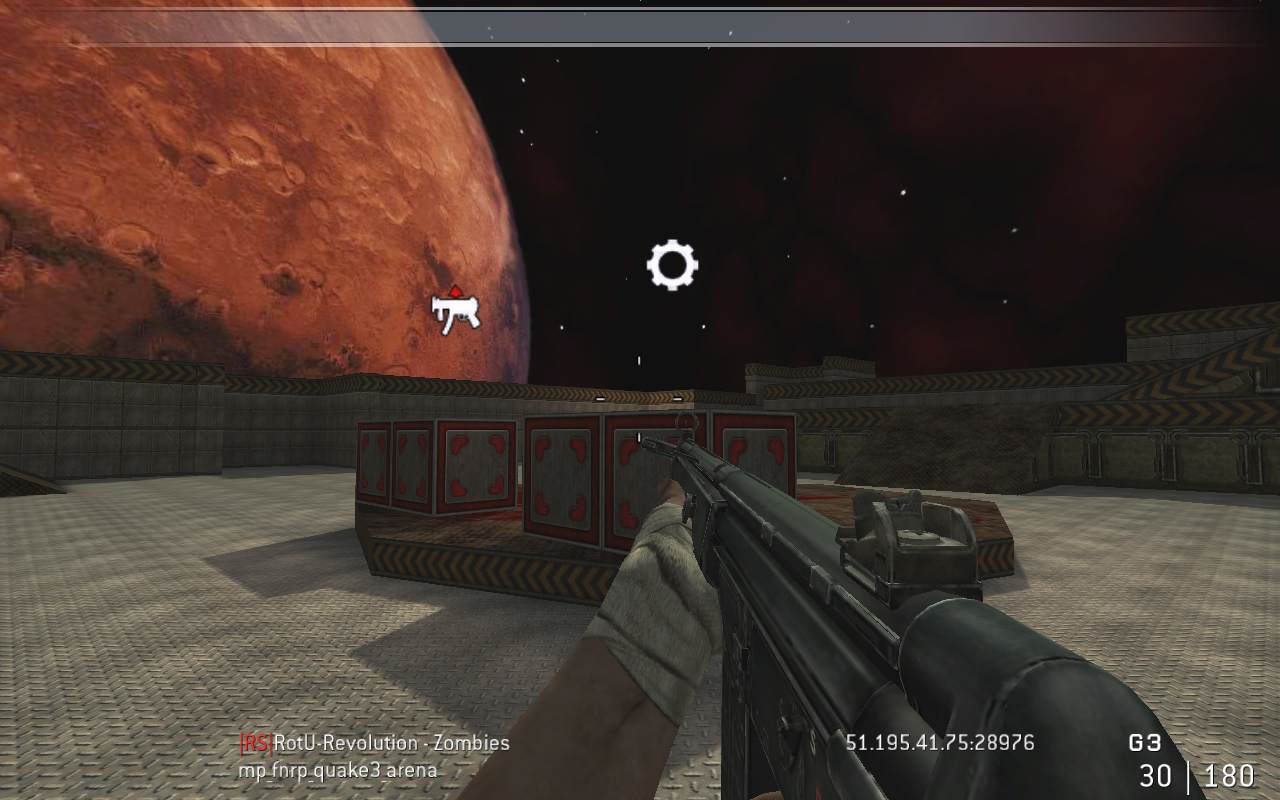This screenshot has height=800, width=1280.
Task: Click the gear objective marker in the sky
Action: coord(672,265)
